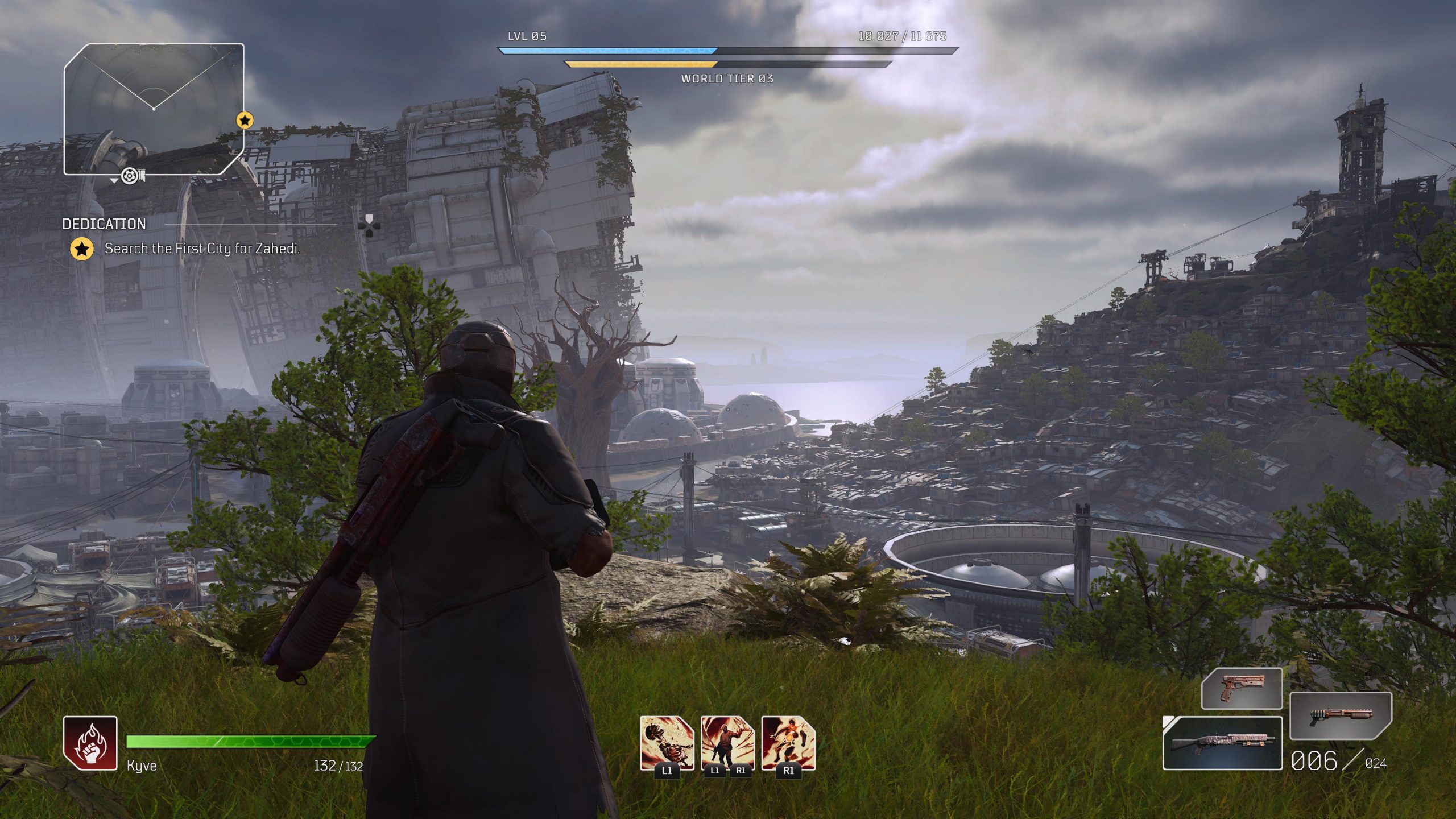Viewport: 1456px width, 819px height.
Task: Select the short-barrel pump shotgun slot
Action: (x=1340, y=715)
